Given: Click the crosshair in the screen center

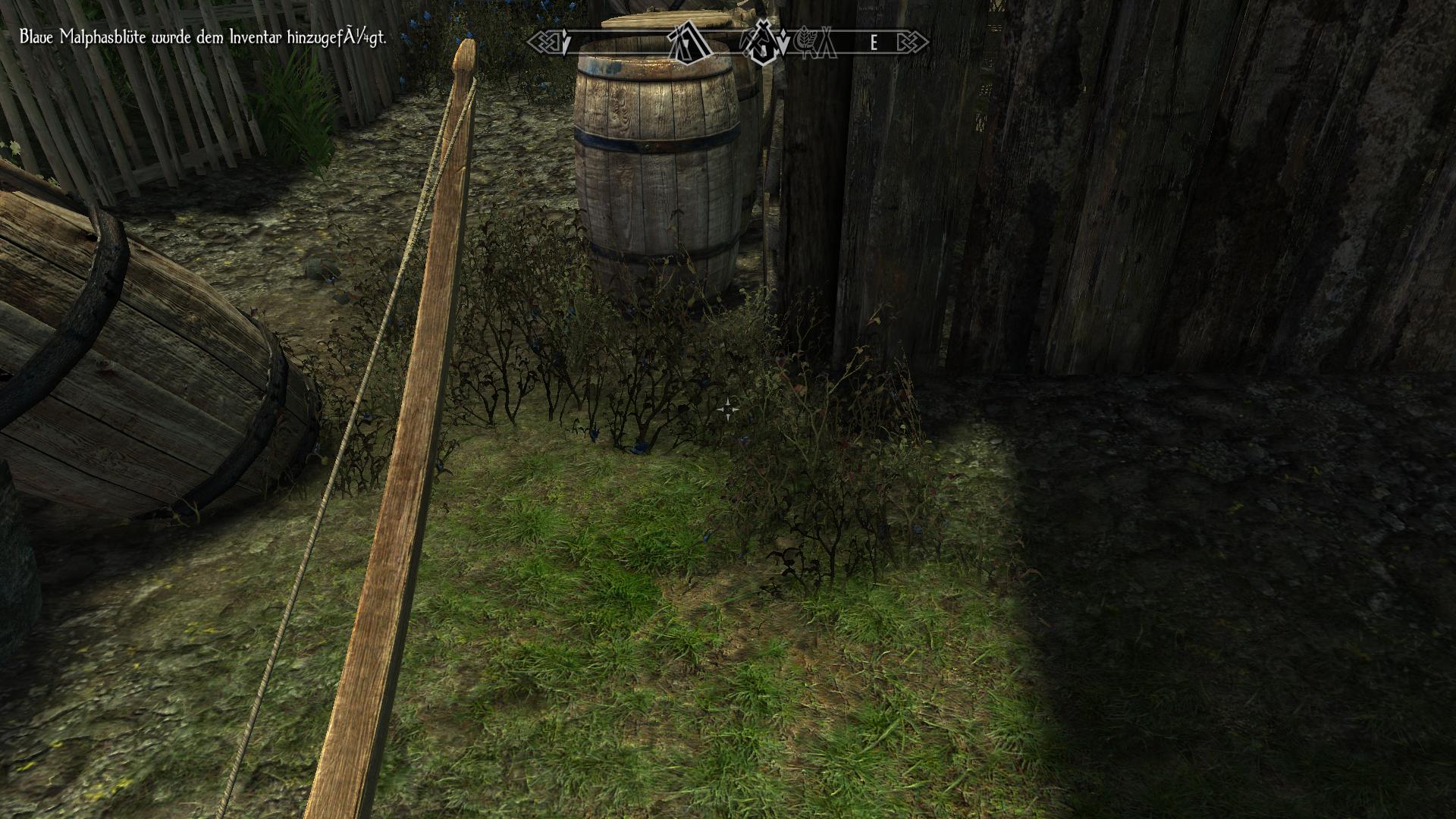Looking at the screenshot, I should (730, 408).
